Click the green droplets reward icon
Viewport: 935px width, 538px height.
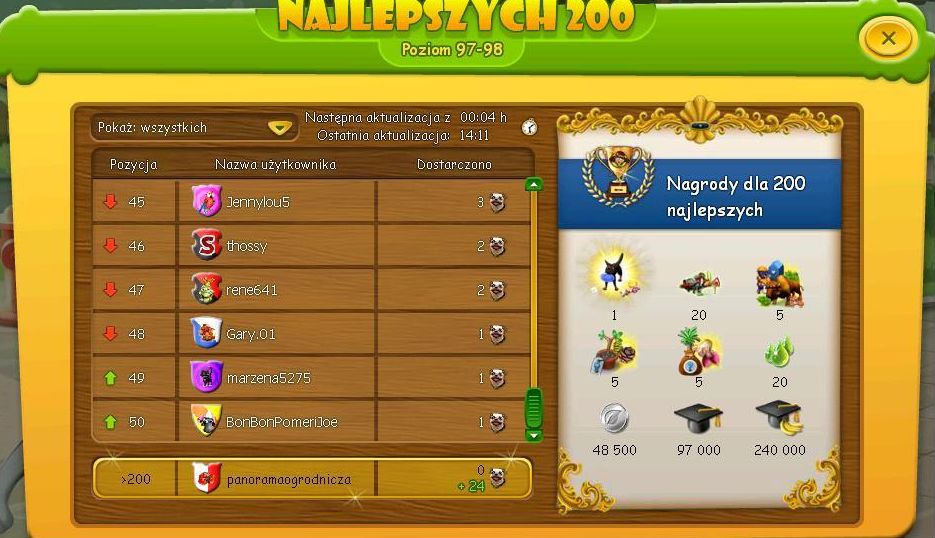[779, 352]
